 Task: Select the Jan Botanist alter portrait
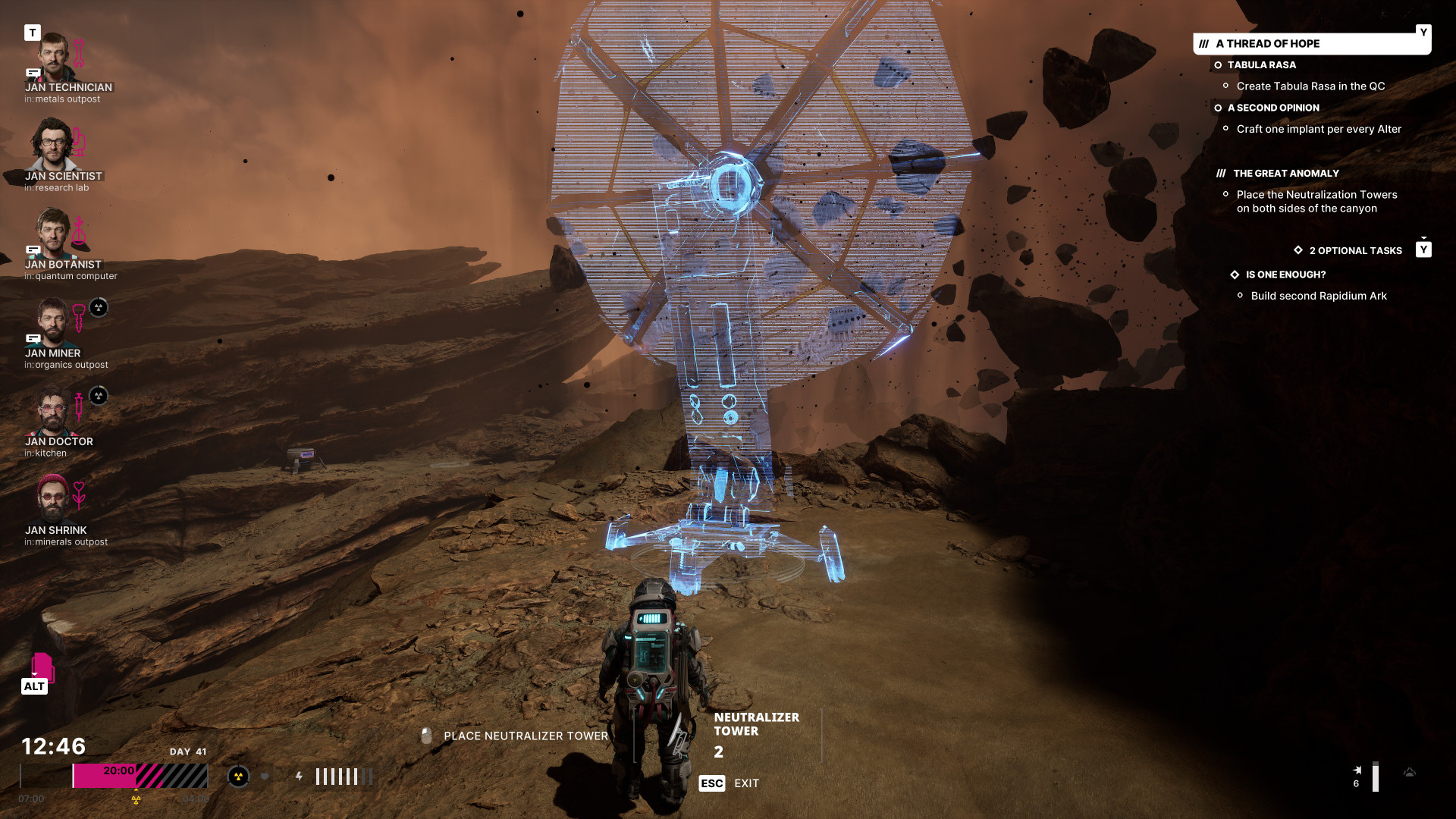click(x=53, y=233)
